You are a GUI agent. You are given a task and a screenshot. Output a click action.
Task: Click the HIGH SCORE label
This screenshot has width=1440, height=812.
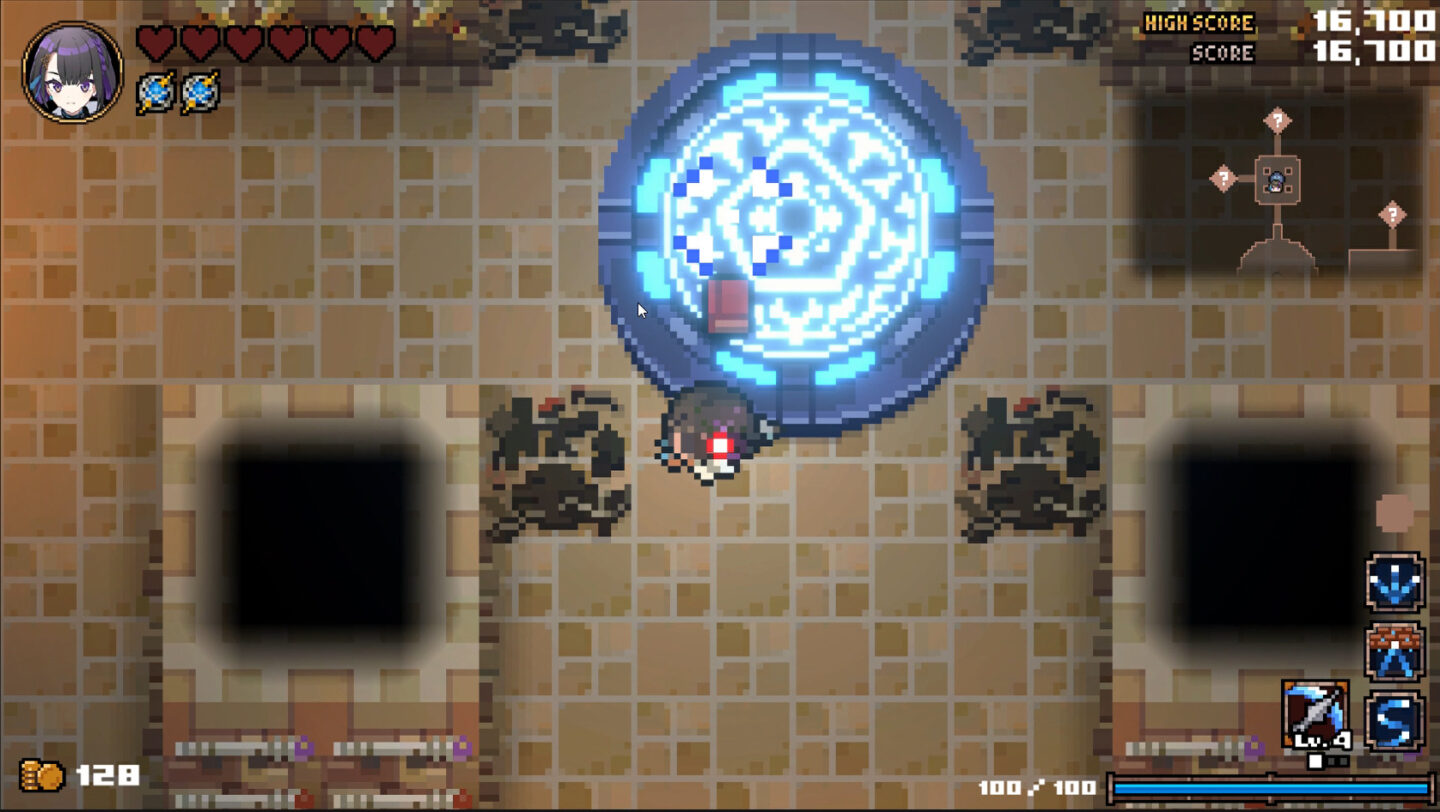[1197, 21]
